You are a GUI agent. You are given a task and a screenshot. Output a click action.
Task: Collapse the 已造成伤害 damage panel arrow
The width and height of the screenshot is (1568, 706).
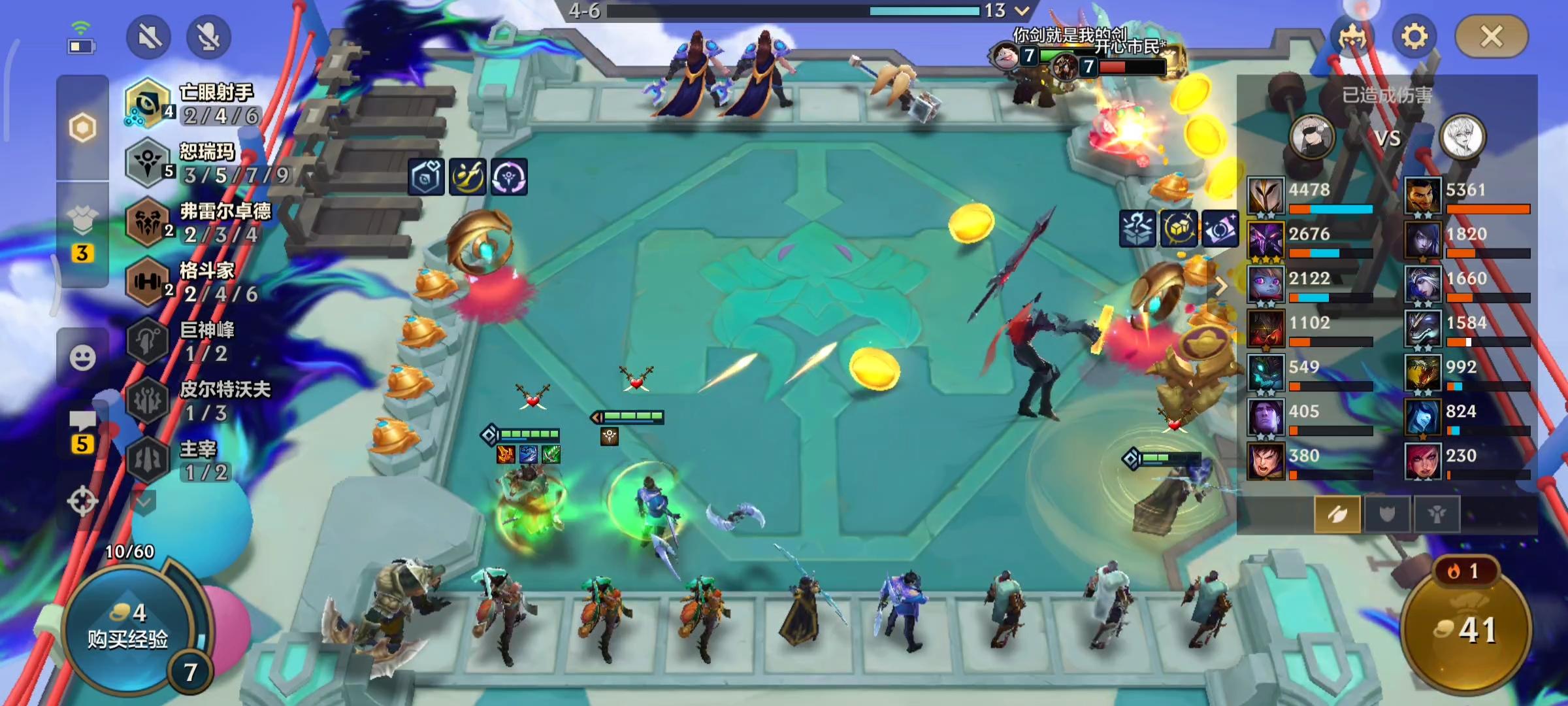1221,286
